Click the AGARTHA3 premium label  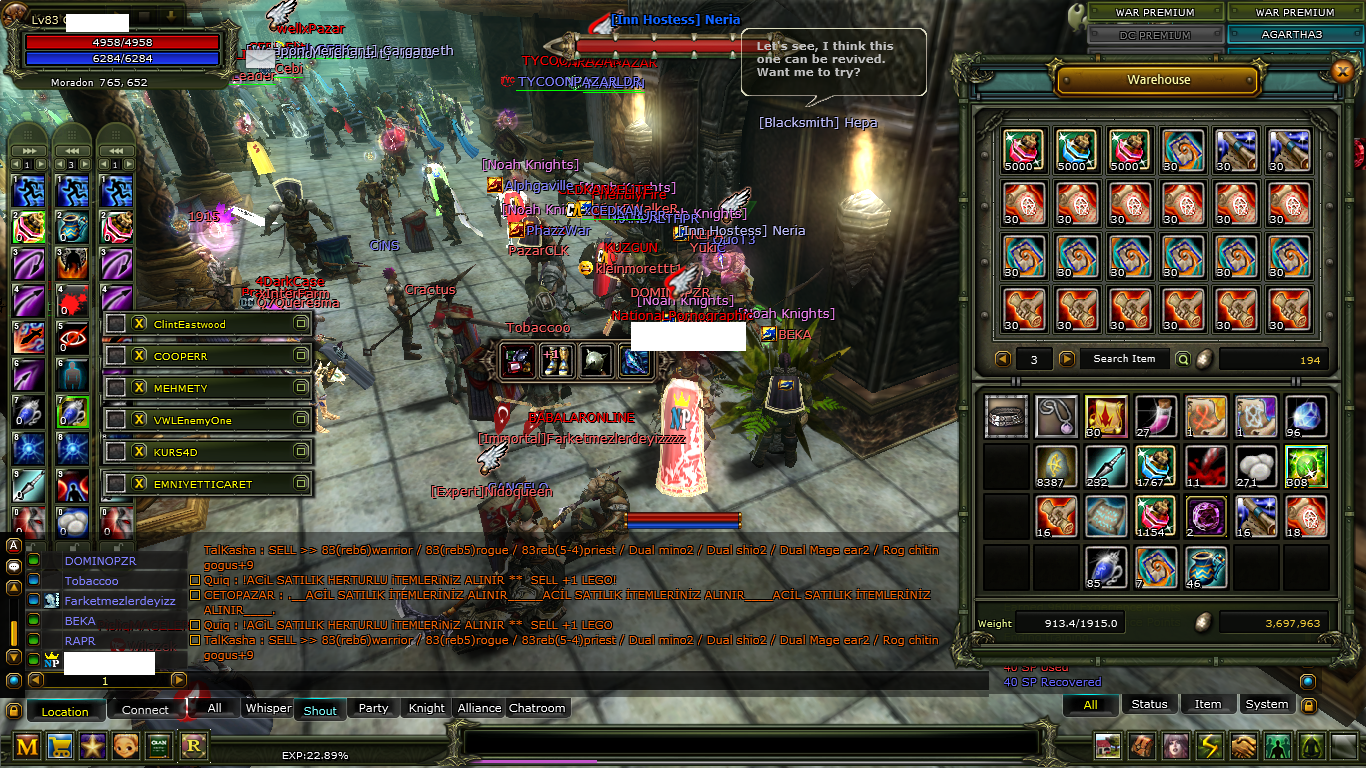[1295, 34]
